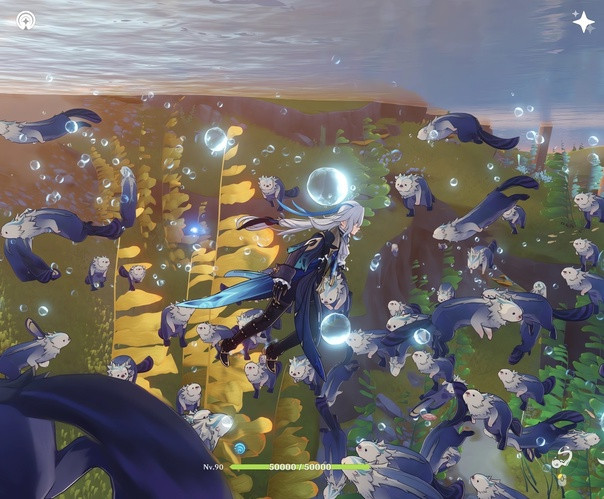Viewport: 604px width, 499px height.
Task: Open the Wish star icon
Action: [x=582, y=21]
